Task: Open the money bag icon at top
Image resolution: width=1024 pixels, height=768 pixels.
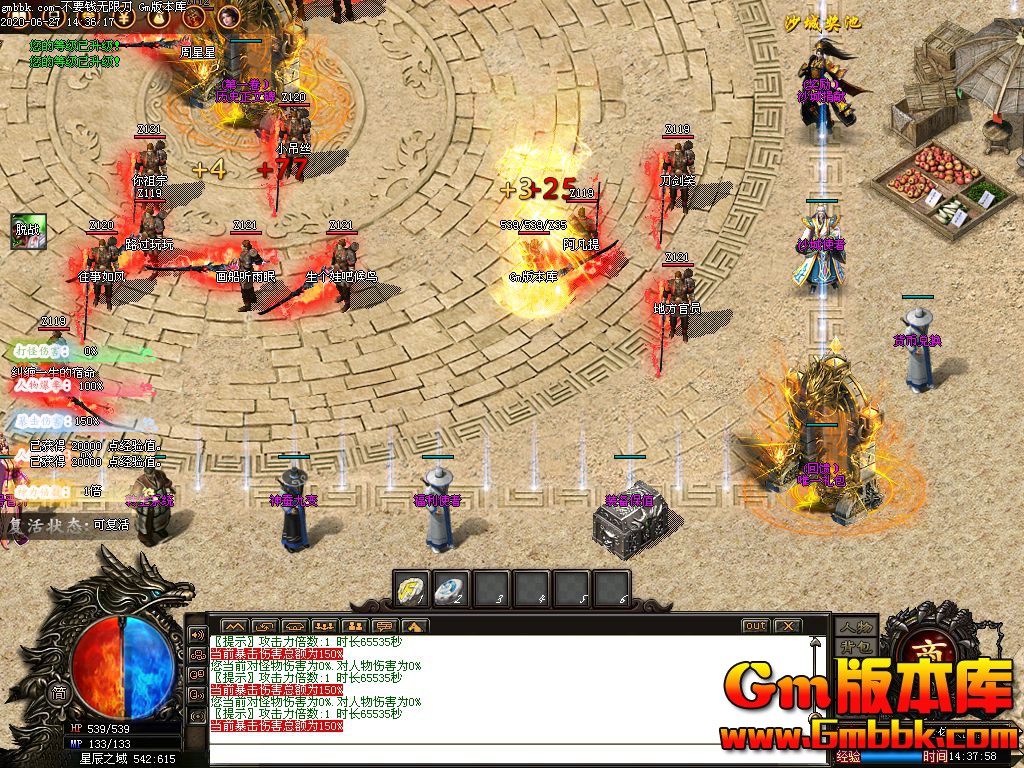Action: 157,17
